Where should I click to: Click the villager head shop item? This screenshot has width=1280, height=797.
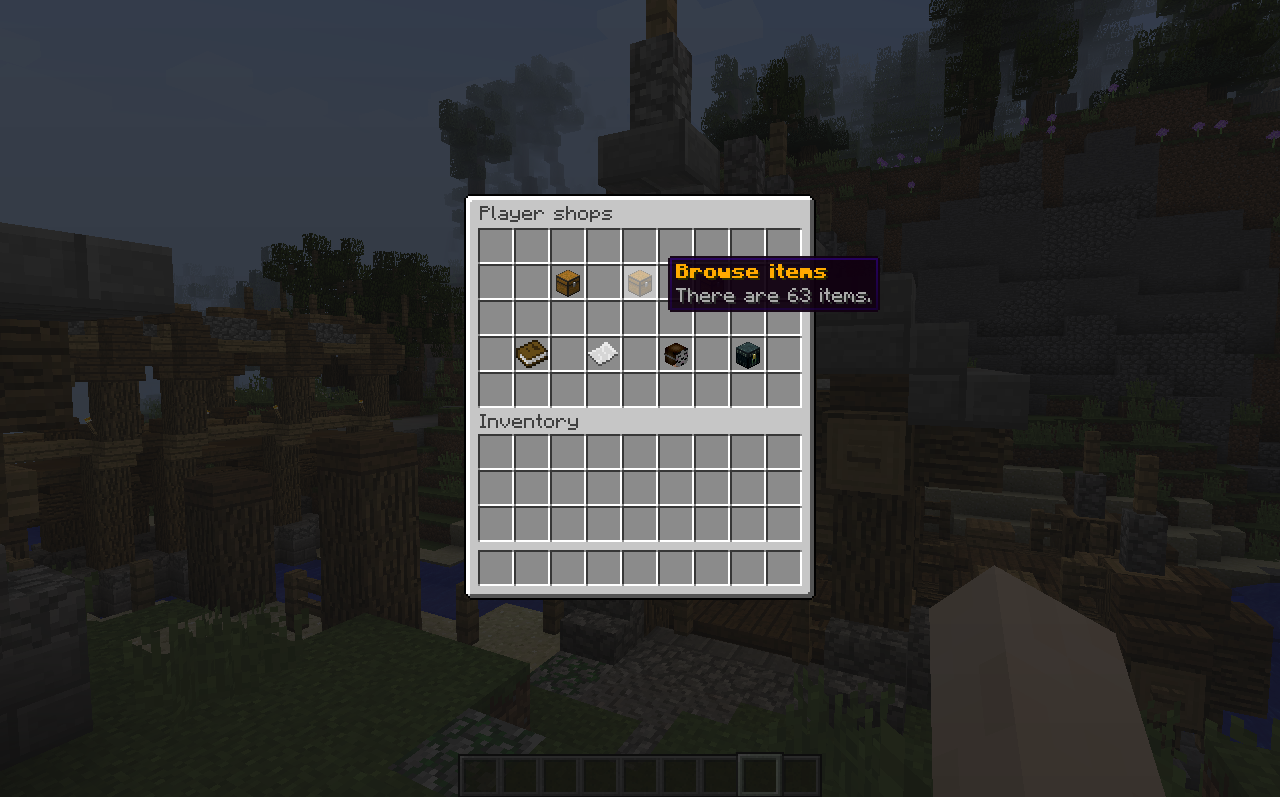675,353
